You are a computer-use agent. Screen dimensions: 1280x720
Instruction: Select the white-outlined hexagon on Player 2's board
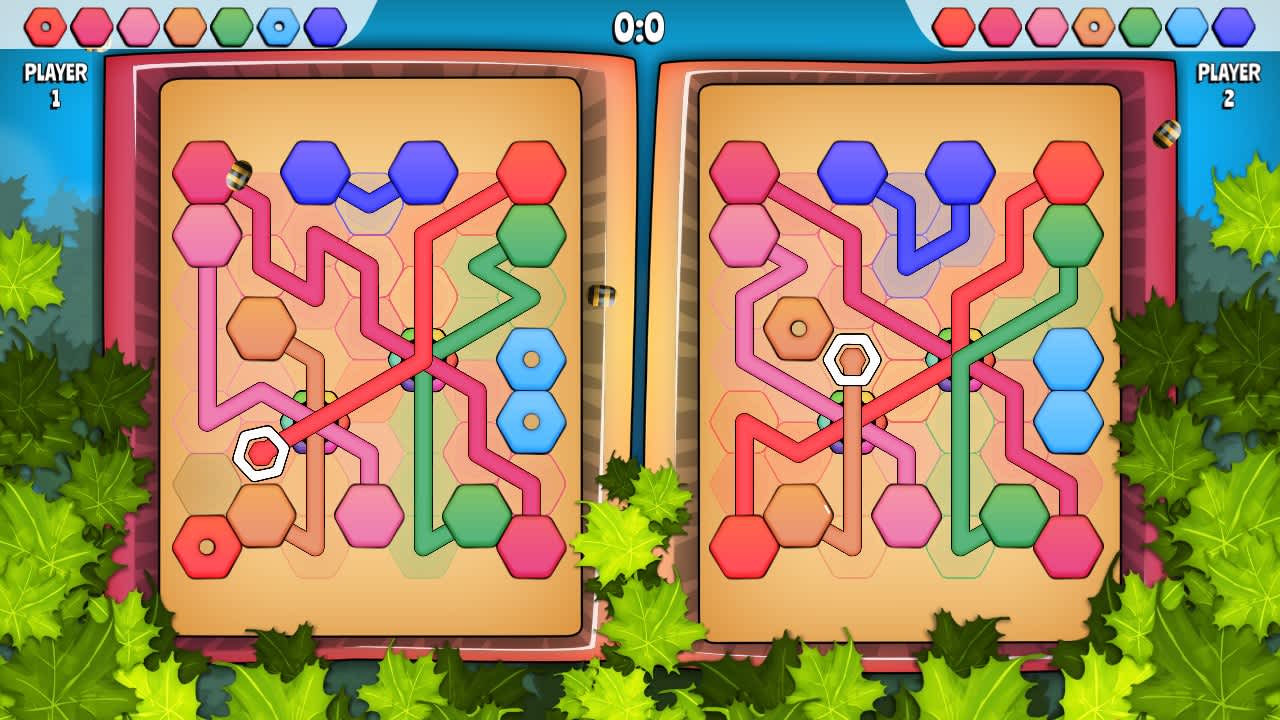pos(850,357)
